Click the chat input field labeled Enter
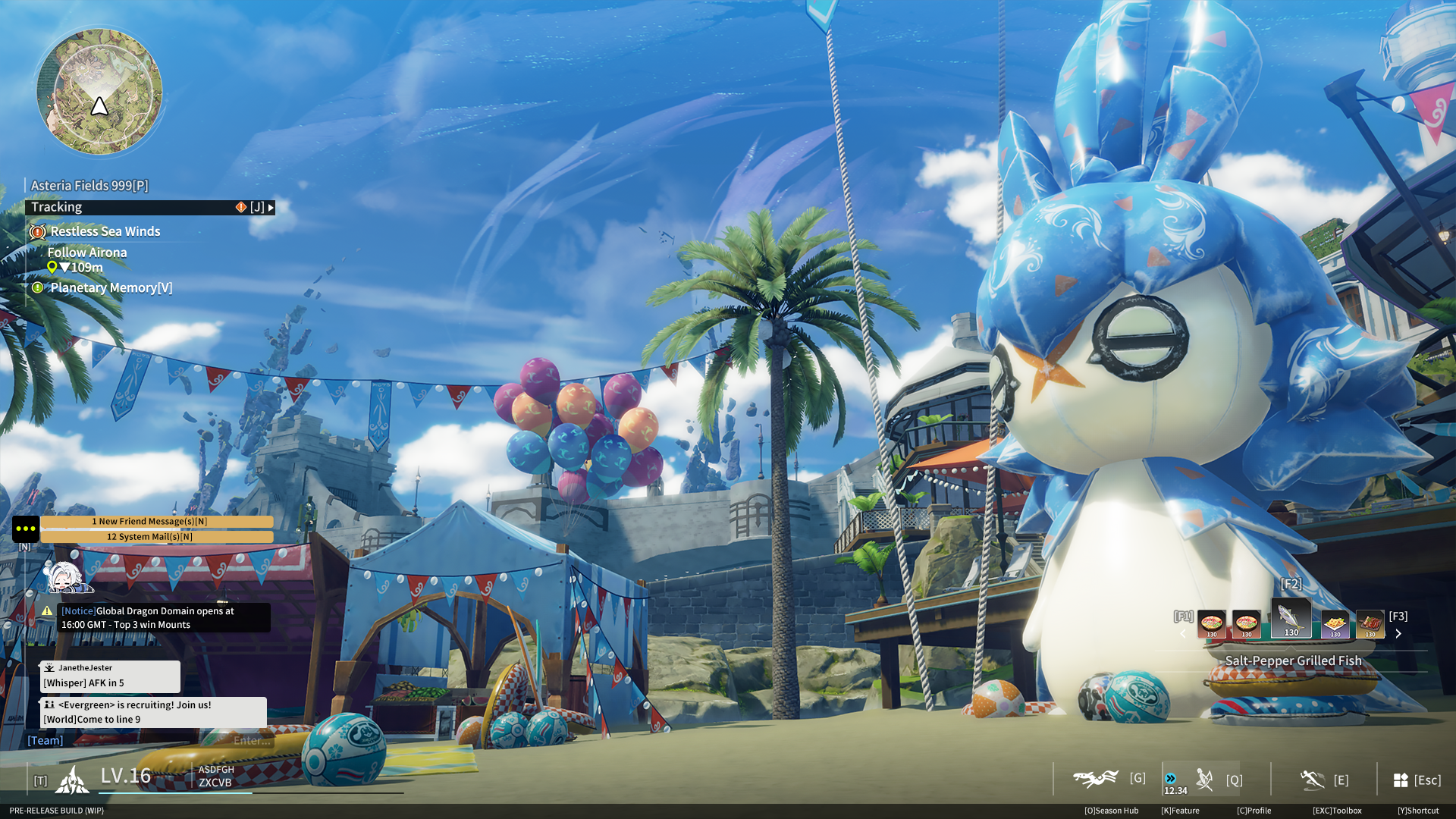Screen dimensions: 1456x819 click(x=250, y=741)
